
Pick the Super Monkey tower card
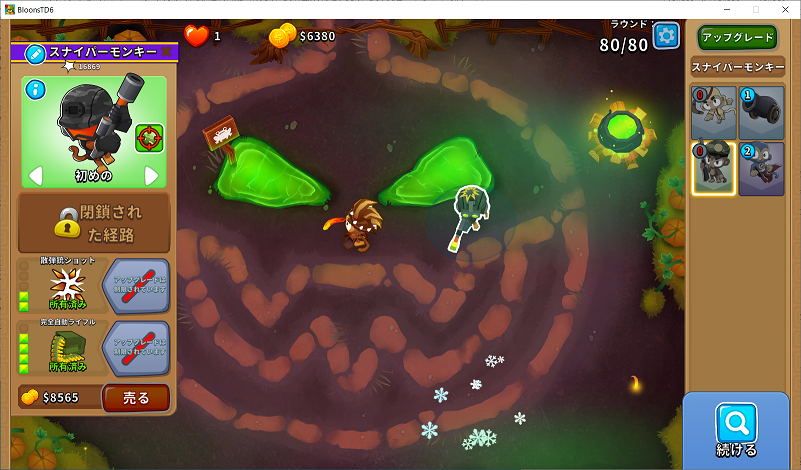761,168
